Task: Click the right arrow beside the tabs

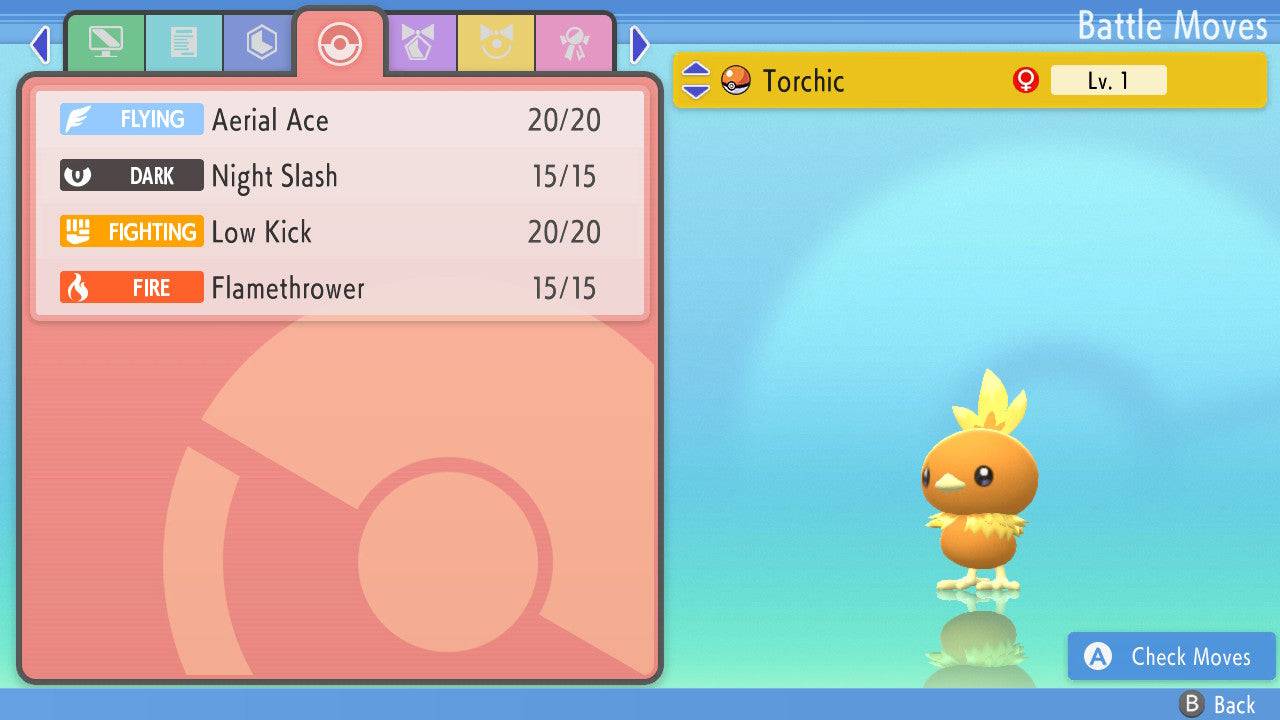Action: coord(640,44)
